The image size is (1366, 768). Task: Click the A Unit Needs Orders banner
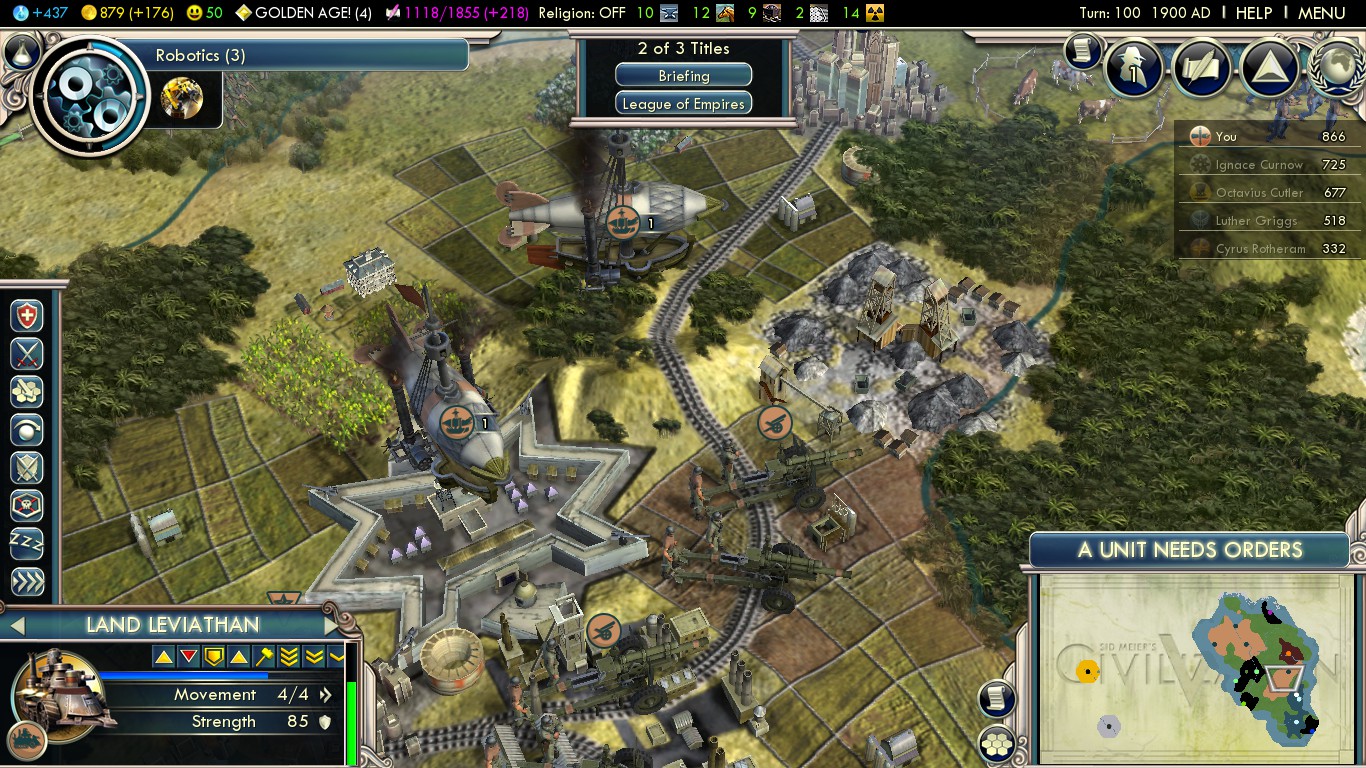click(x=1189, y=550)
